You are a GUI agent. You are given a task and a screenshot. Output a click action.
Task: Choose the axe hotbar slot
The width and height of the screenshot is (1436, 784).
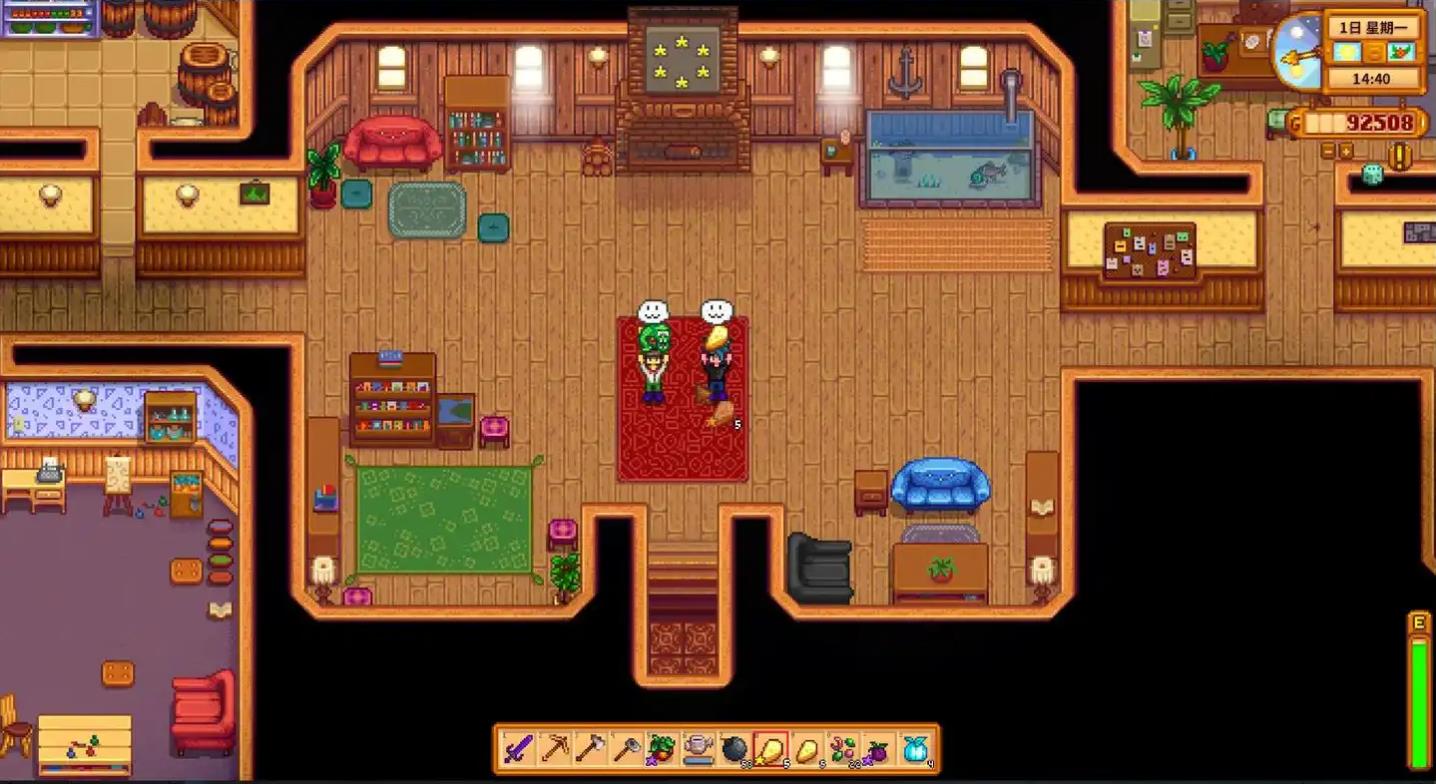coord(590,748)
